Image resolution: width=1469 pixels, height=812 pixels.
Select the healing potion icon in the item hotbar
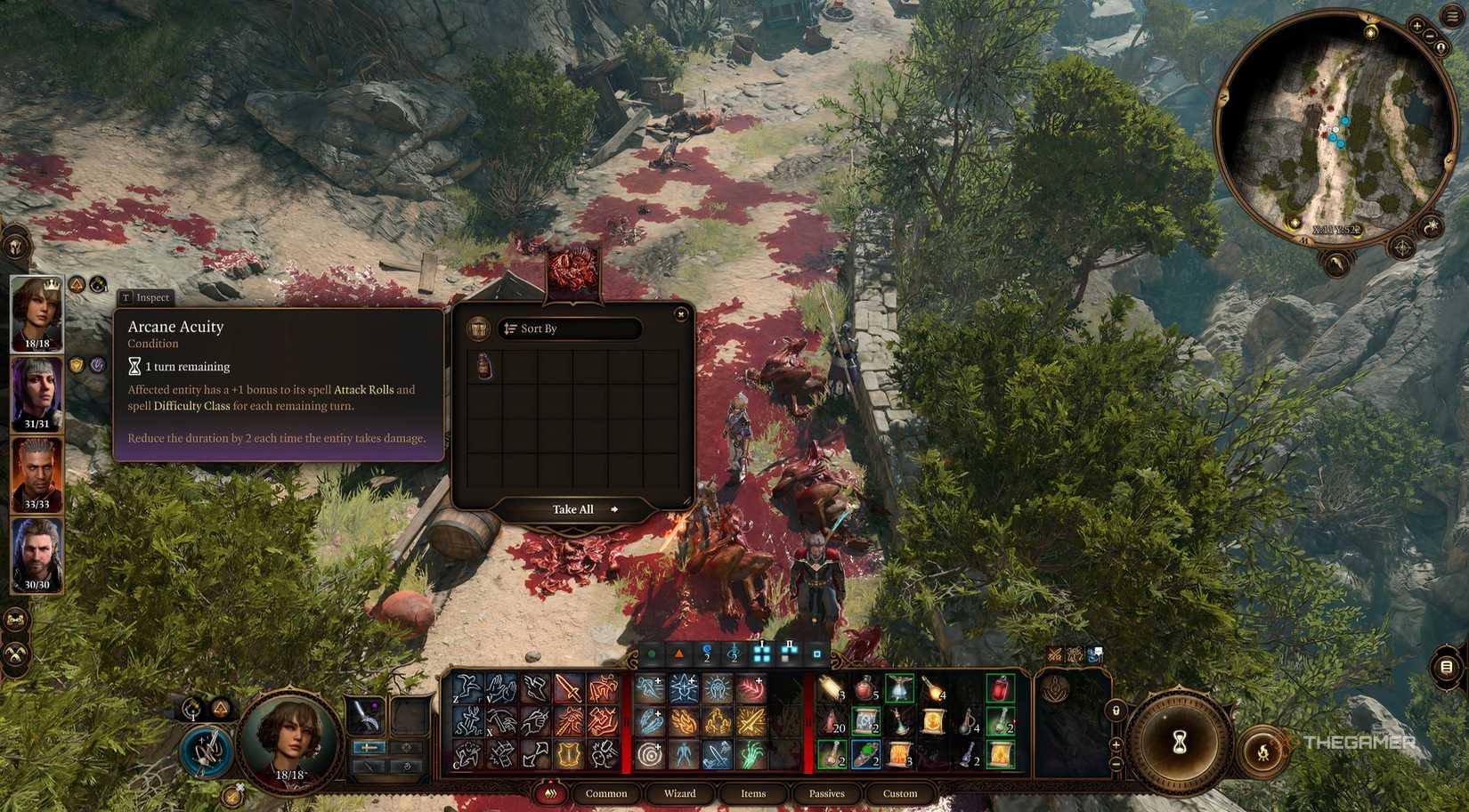pyautogui.click(x=864, y=687)
